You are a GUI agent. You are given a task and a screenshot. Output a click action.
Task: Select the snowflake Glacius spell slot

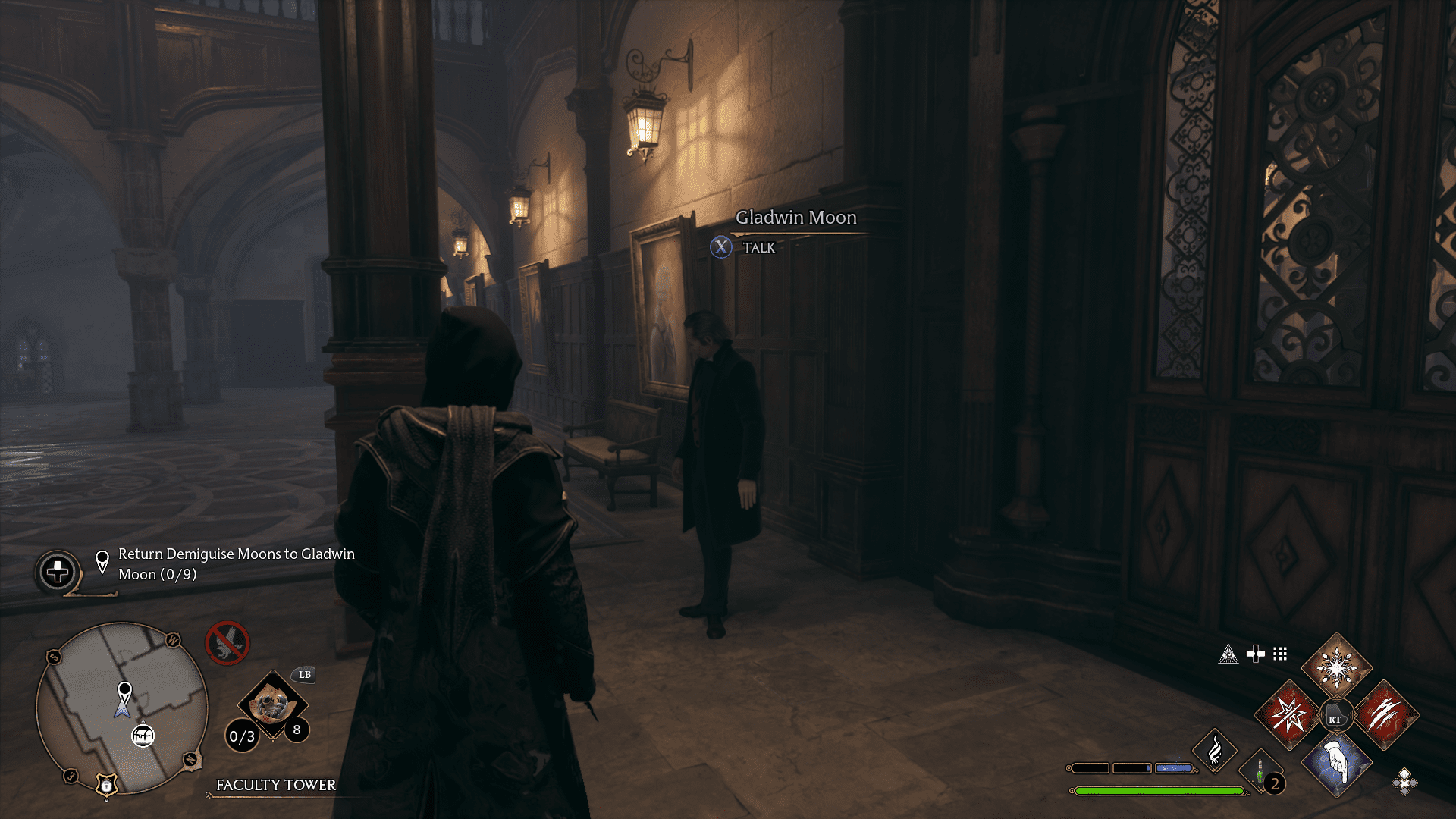tap(1336, 668)
